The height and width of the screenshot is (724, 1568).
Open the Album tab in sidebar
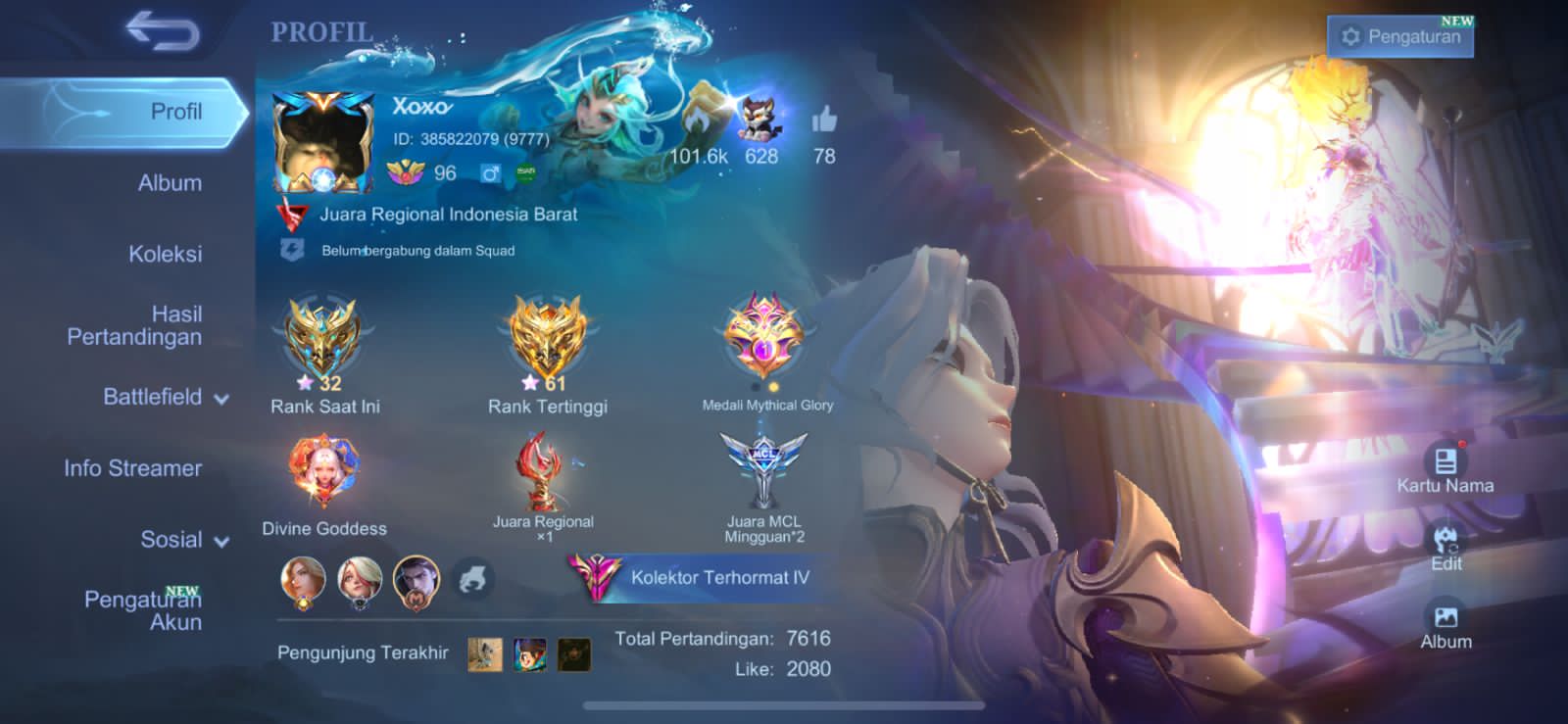tap(170, 183)
